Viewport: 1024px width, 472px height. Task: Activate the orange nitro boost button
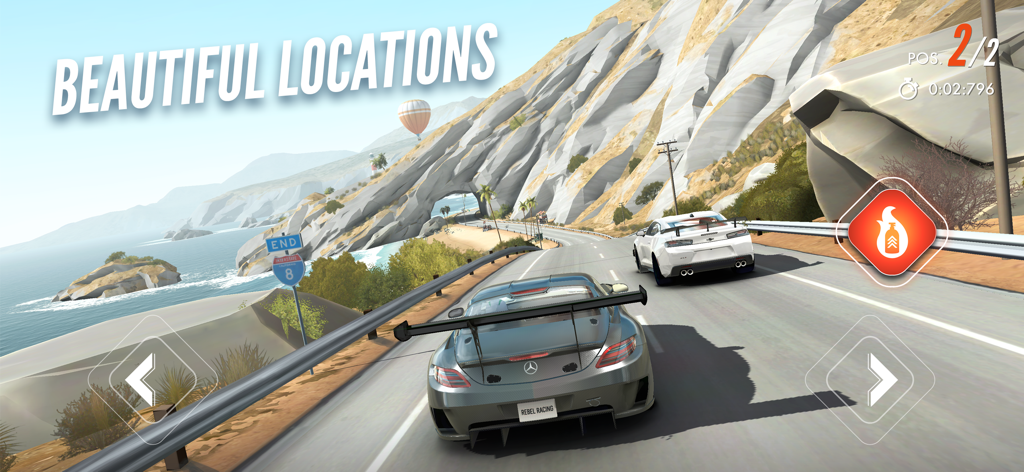click(886, 233)
